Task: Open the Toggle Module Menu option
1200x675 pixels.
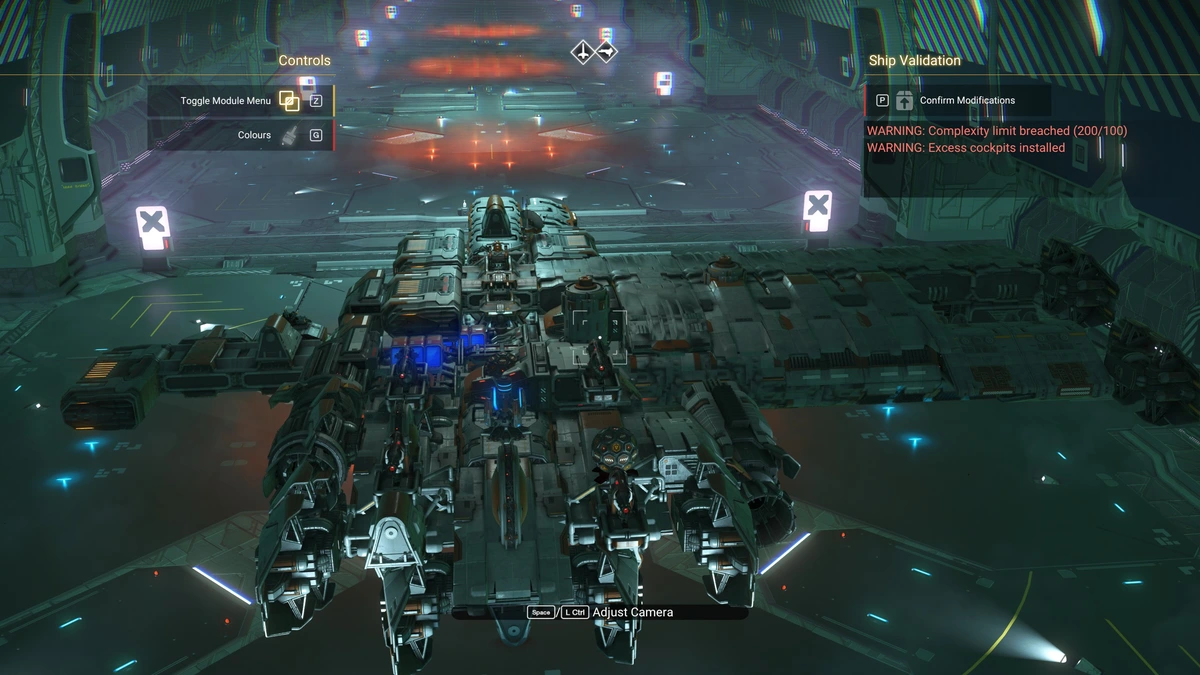Action: pyautogui.click(x=240, y=101)
